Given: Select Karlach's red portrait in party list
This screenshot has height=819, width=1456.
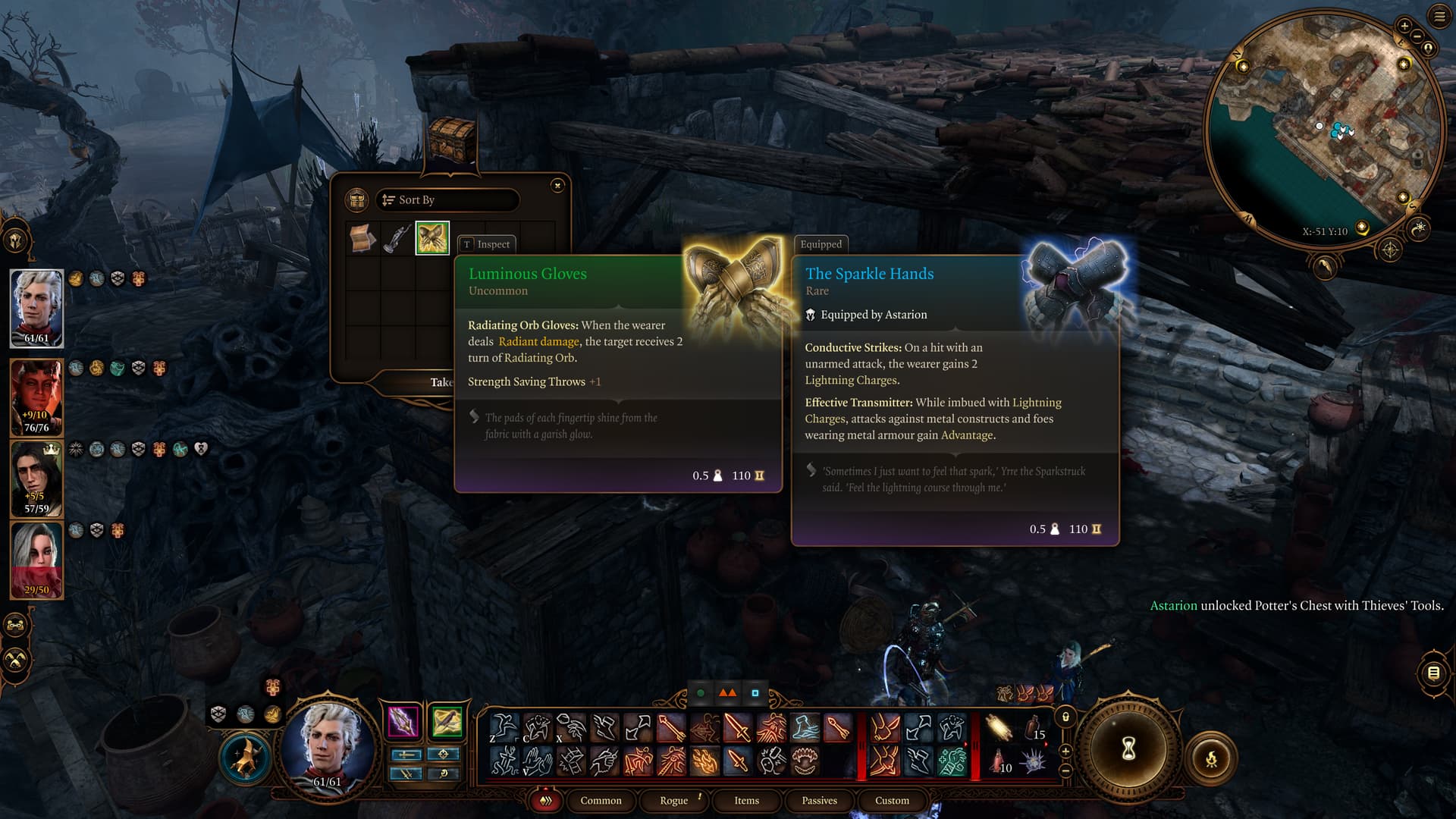Looking at the screenshot, I should [x=36, y=397].
